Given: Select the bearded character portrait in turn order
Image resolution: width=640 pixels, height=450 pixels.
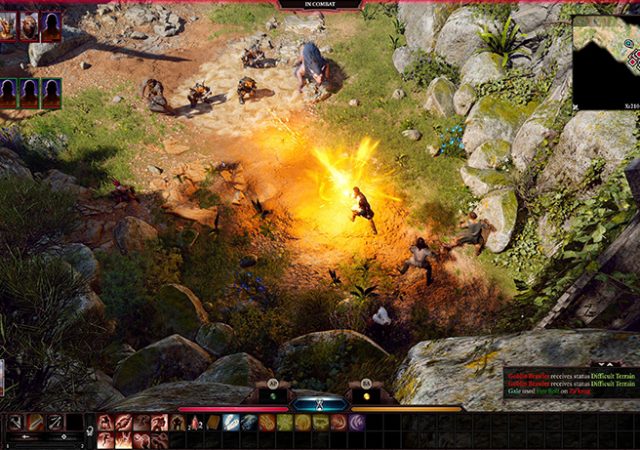Looking at the screenshot, I should click(x=29, y=26).
